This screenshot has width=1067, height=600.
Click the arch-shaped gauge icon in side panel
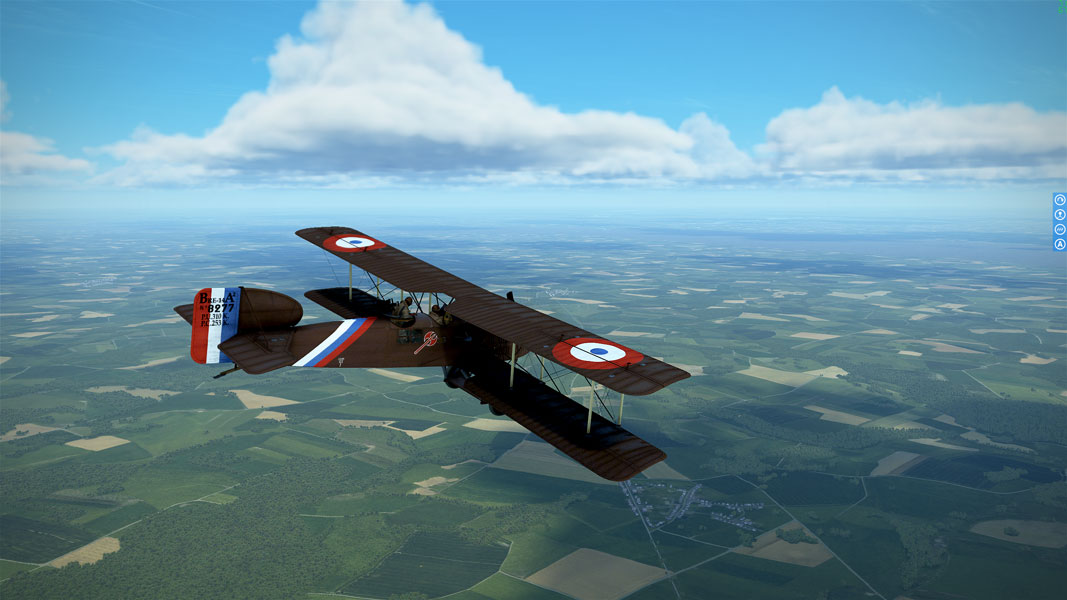(x=1060, y=200)
